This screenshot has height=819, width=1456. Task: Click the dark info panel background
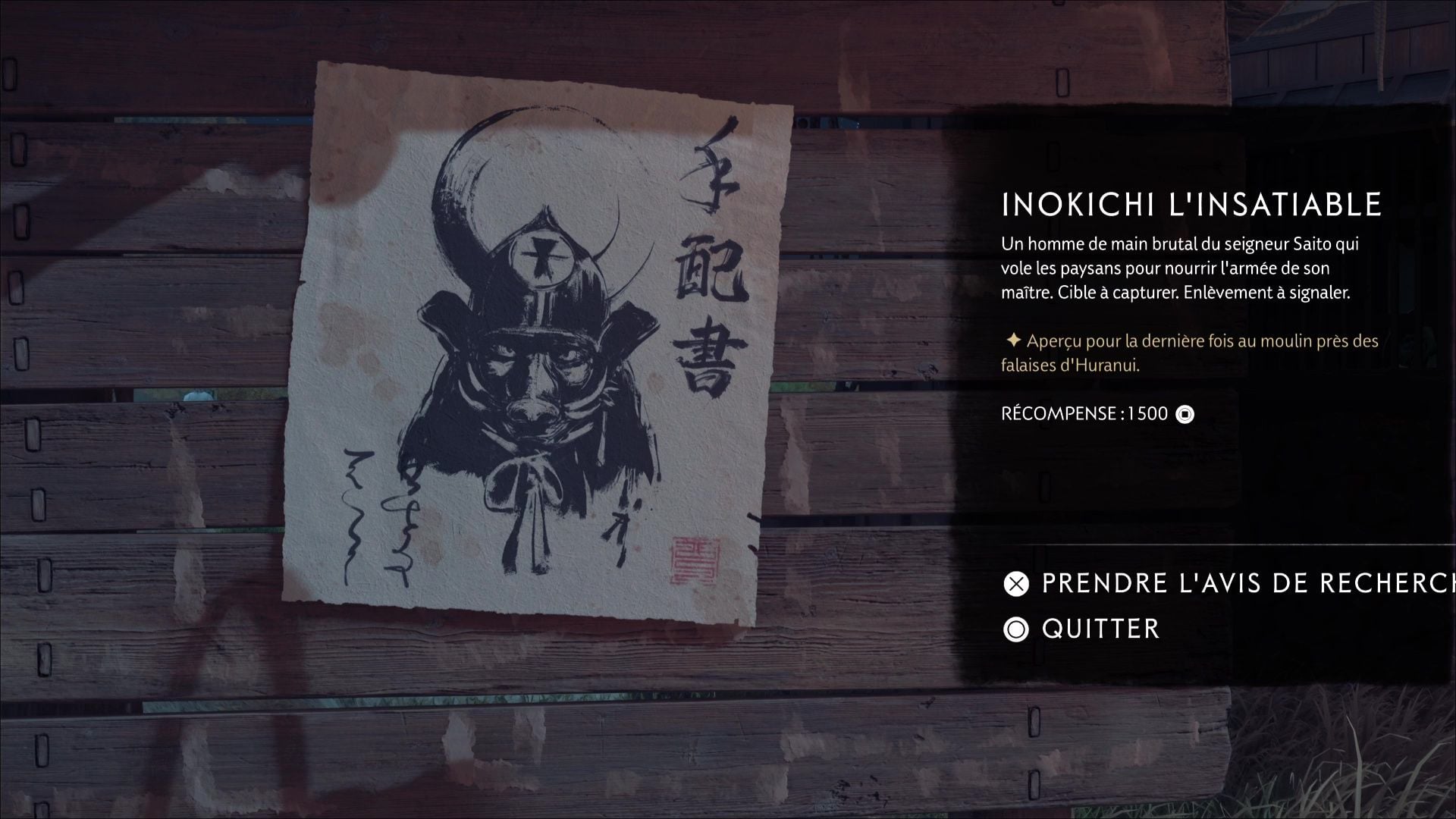1213,493
